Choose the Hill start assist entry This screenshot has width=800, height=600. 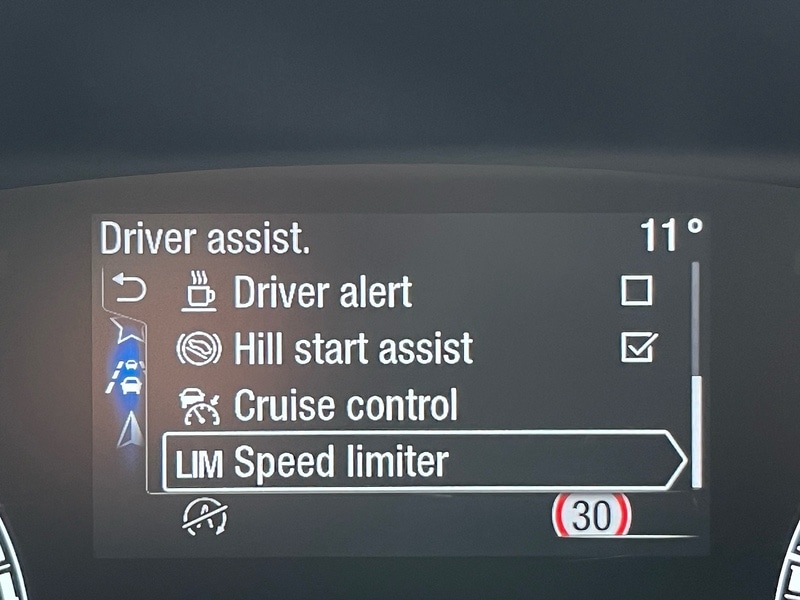point(352,349)
